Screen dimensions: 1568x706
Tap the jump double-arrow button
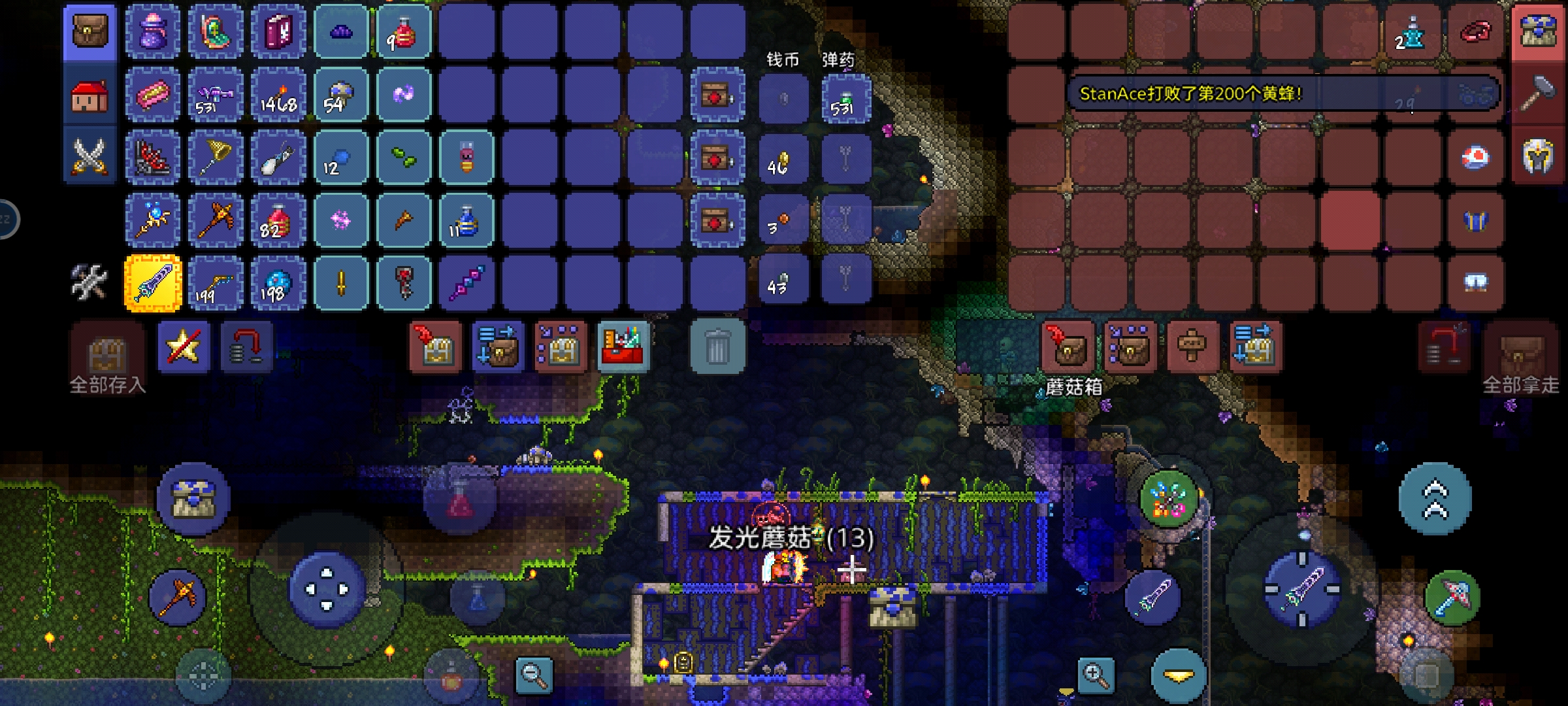click(1435, 499)
